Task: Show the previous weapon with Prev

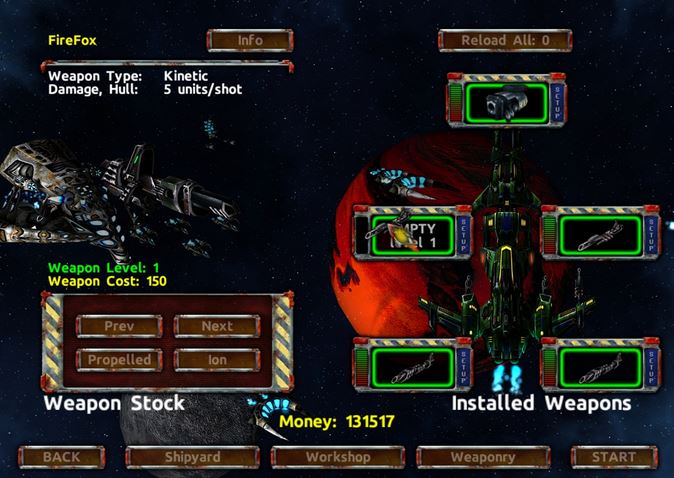Action: click(119, 326)
